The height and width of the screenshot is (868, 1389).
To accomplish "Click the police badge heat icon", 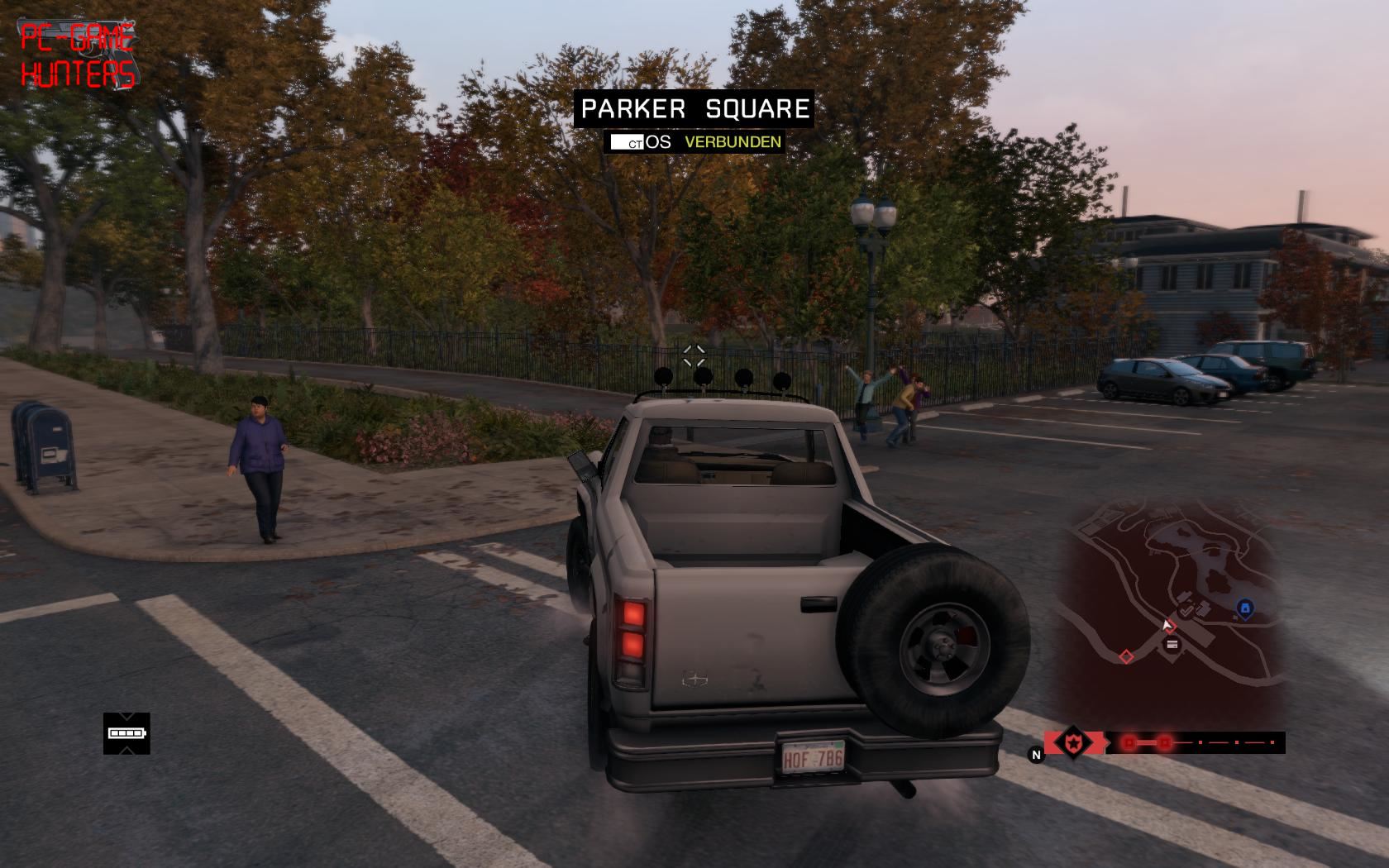I will click(1073, 742).
